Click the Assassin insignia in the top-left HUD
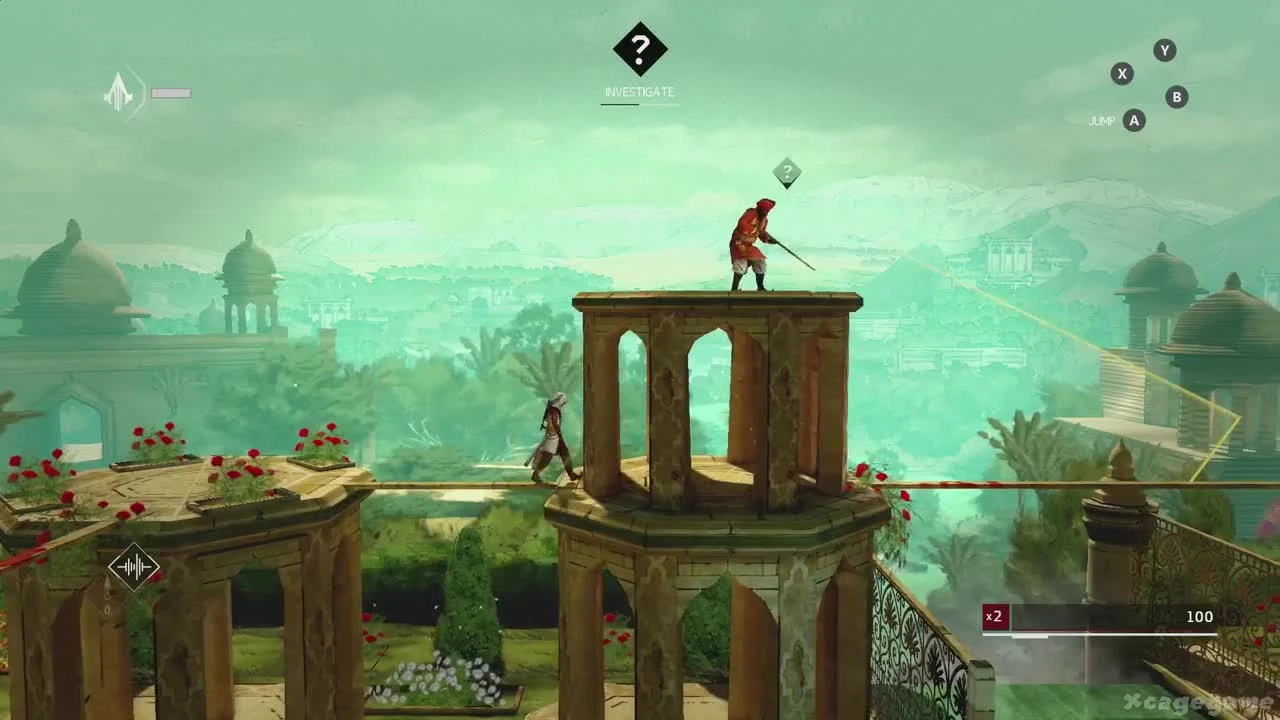The width and height of the screenshot is (1280, 720). pos(118,92)
